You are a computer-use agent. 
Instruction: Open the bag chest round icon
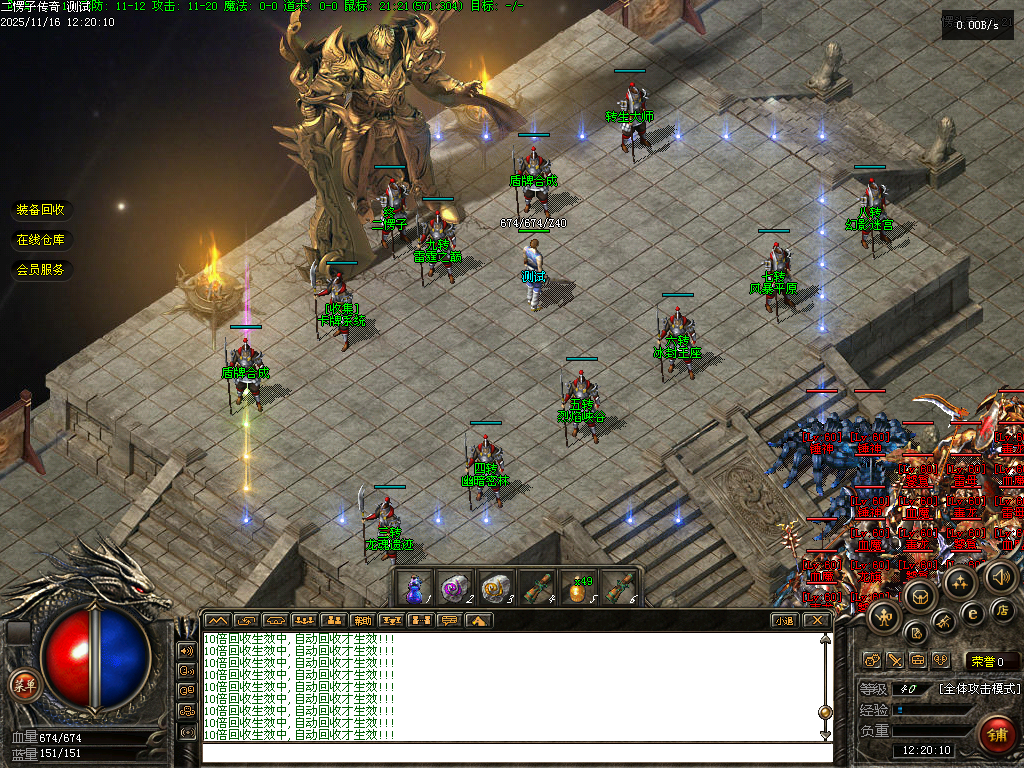(918, 598)
